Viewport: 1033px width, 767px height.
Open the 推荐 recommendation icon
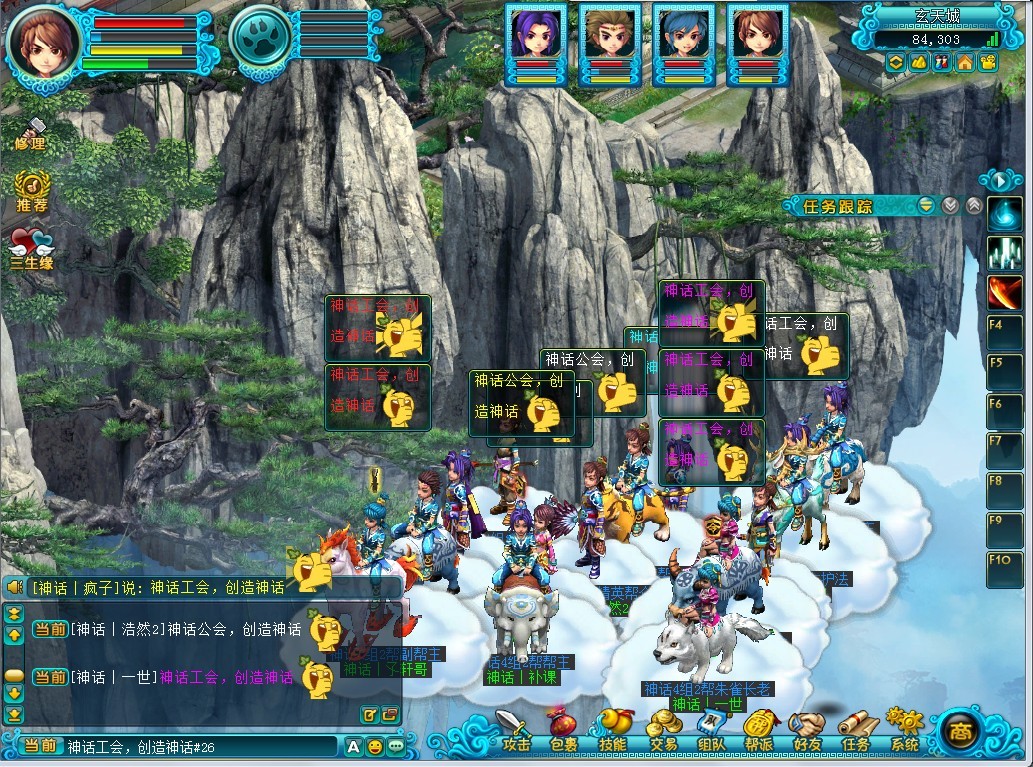coord(32,192)
